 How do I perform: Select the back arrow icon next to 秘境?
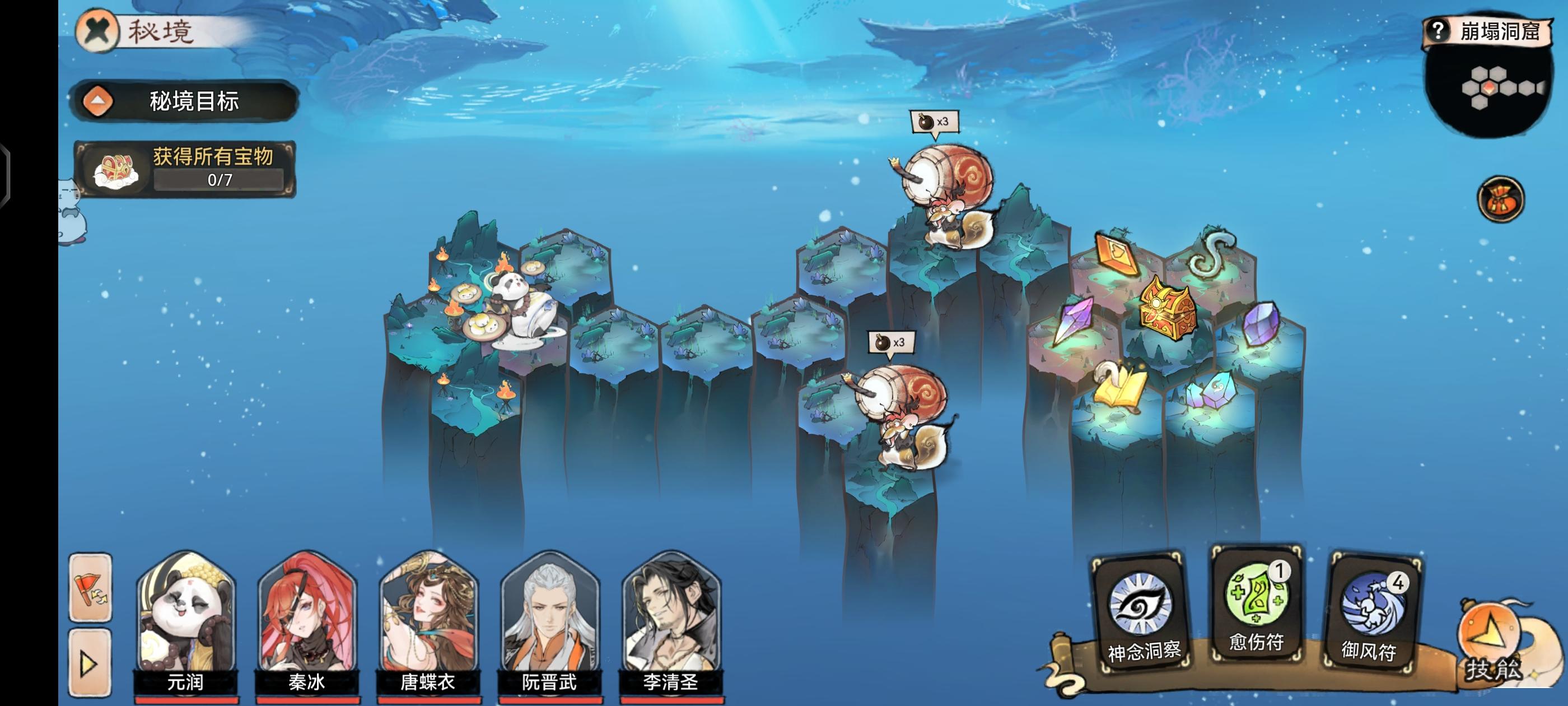click(96, 30)
